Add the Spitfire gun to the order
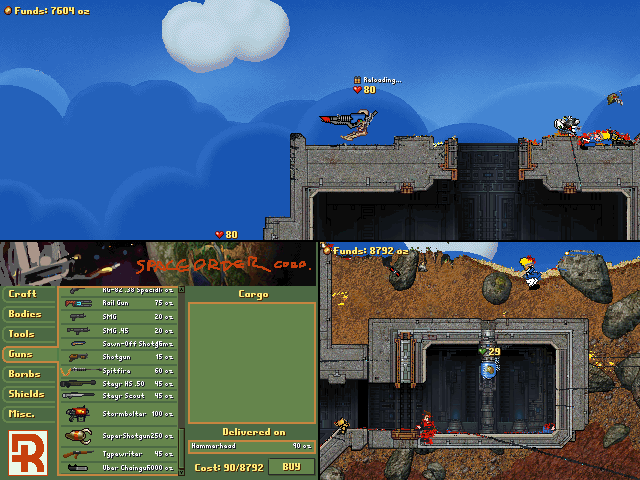The width and height of the screenshot is (640, 480). [x=118, y=370]
